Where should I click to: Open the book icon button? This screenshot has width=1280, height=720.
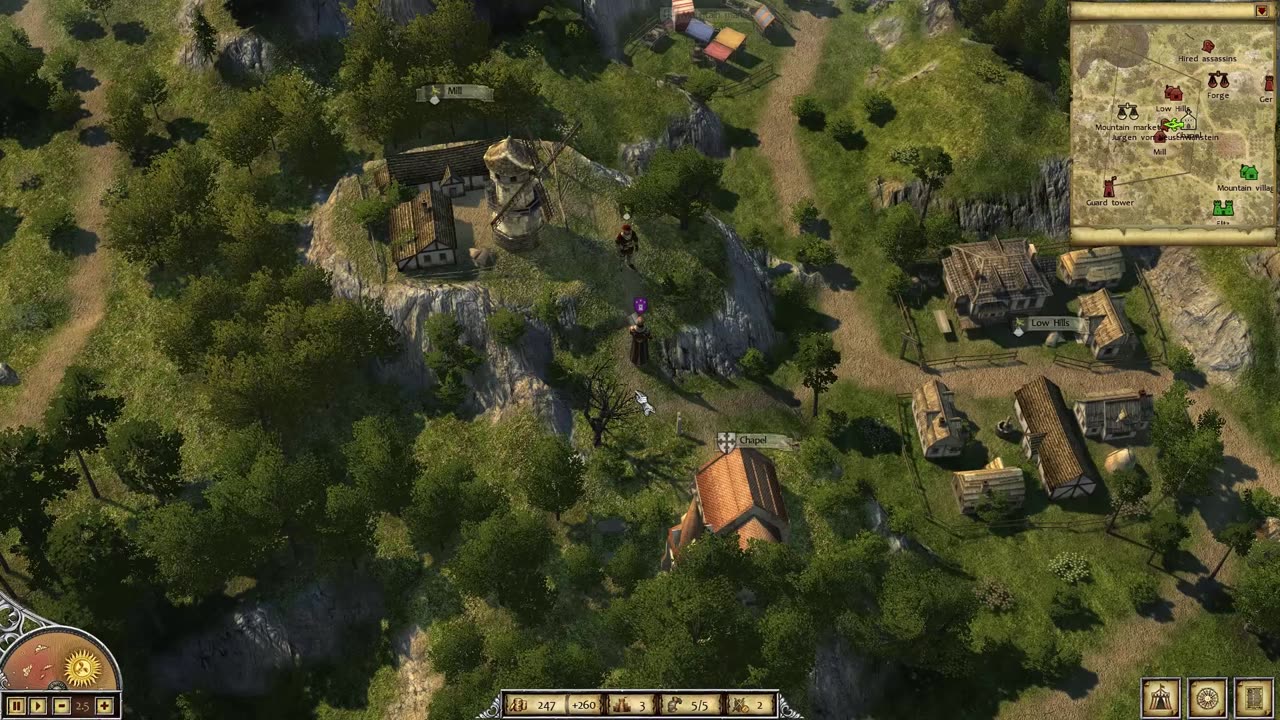1253,698
